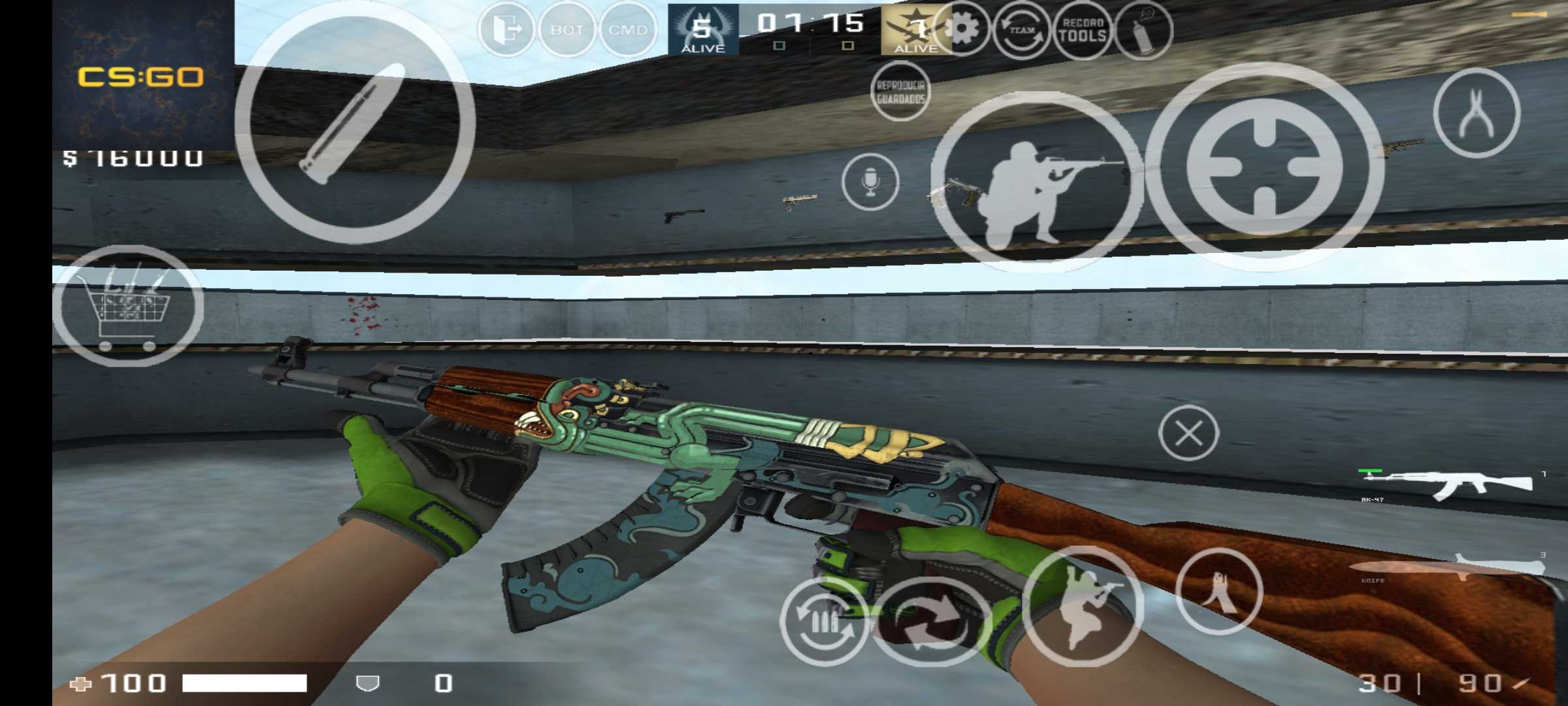Swap weapon with the circular arrows button

931,621
